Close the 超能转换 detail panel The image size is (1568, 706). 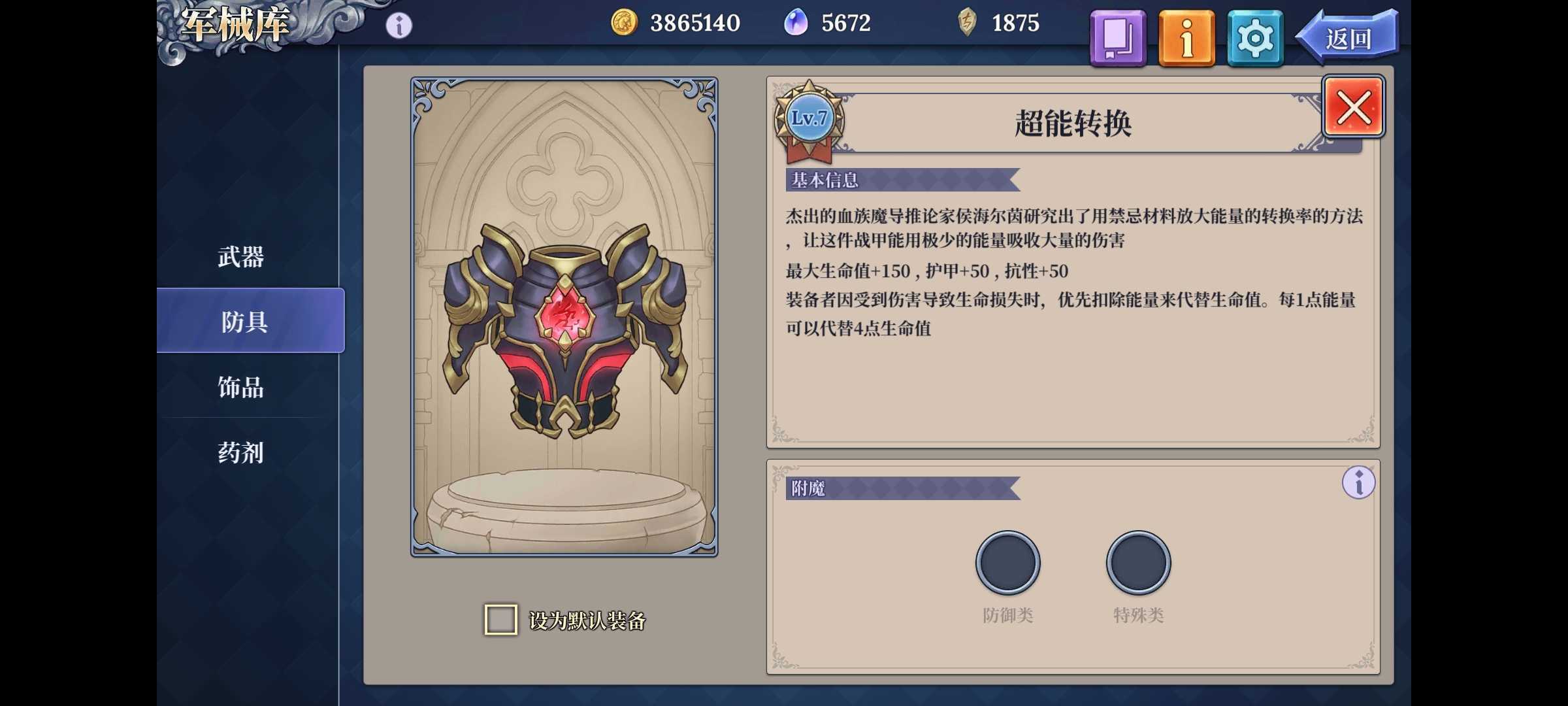pyautogui.click(x=1352, y=107)
